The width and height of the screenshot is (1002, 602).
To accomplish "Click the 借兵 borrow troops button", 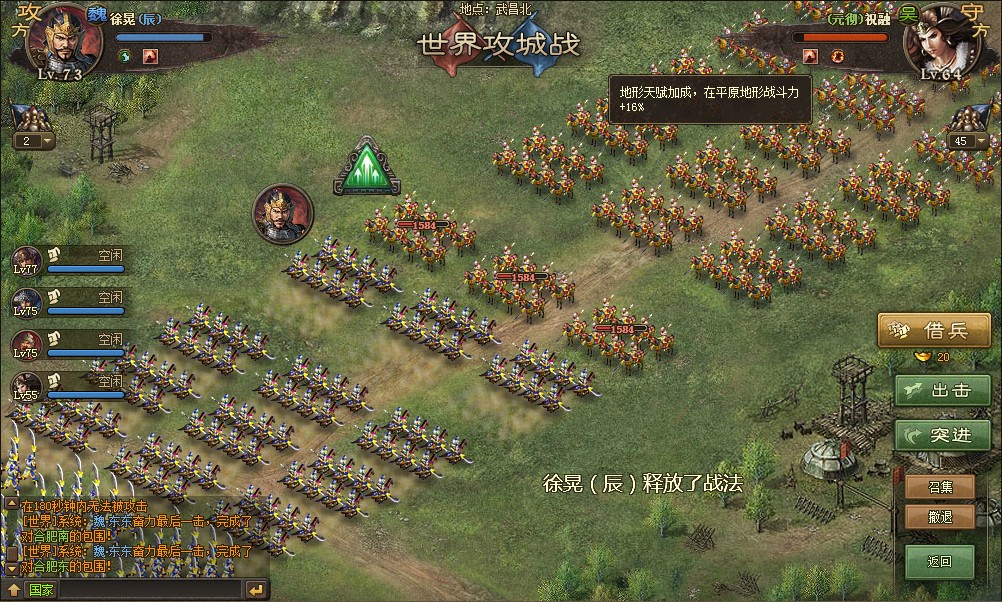I will [933, 330].
